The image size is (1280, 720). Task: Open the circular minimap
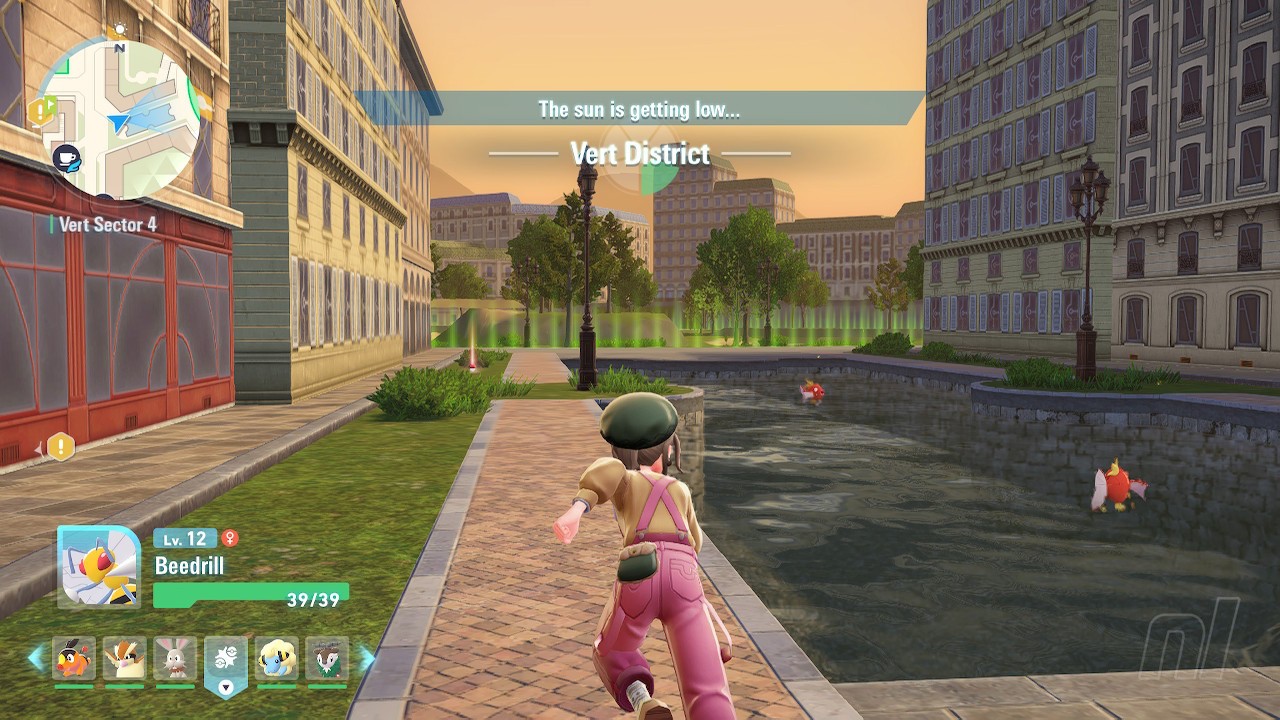pos(118,118)
